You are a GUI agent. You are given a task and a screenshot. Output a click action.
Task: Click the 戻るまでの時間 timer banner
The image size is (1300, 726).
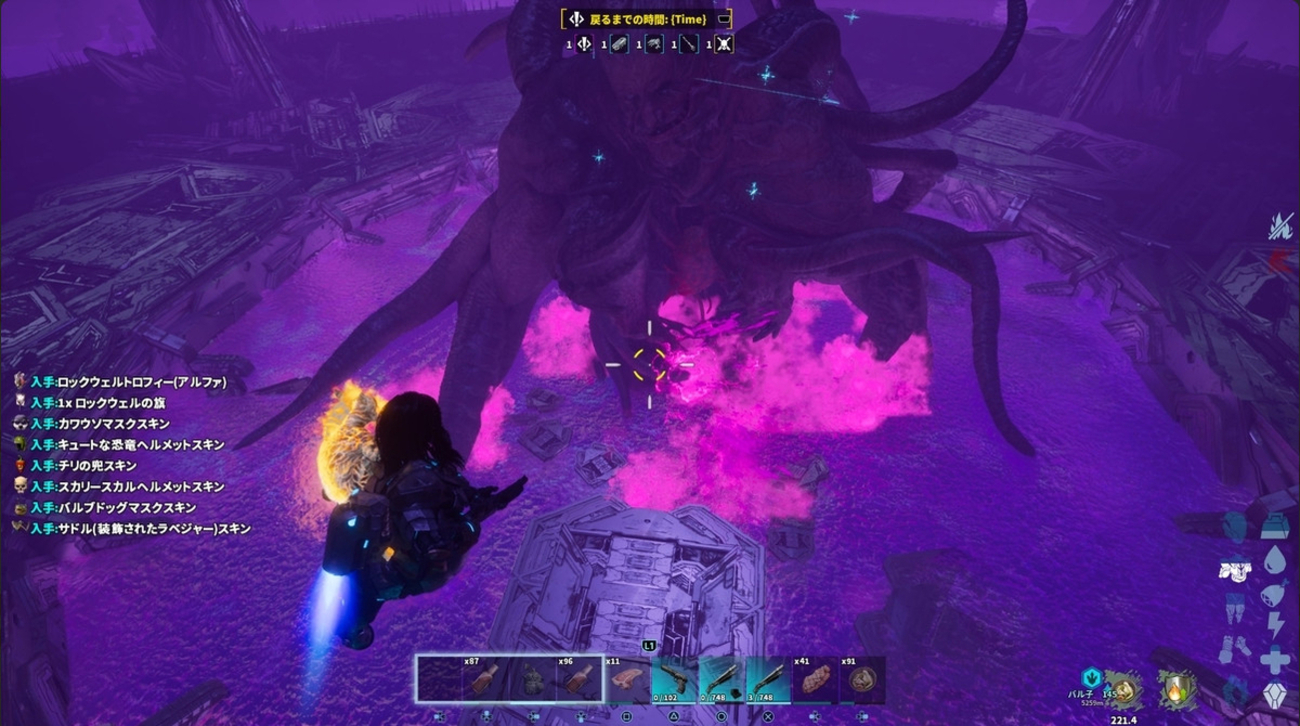(646, 19)
